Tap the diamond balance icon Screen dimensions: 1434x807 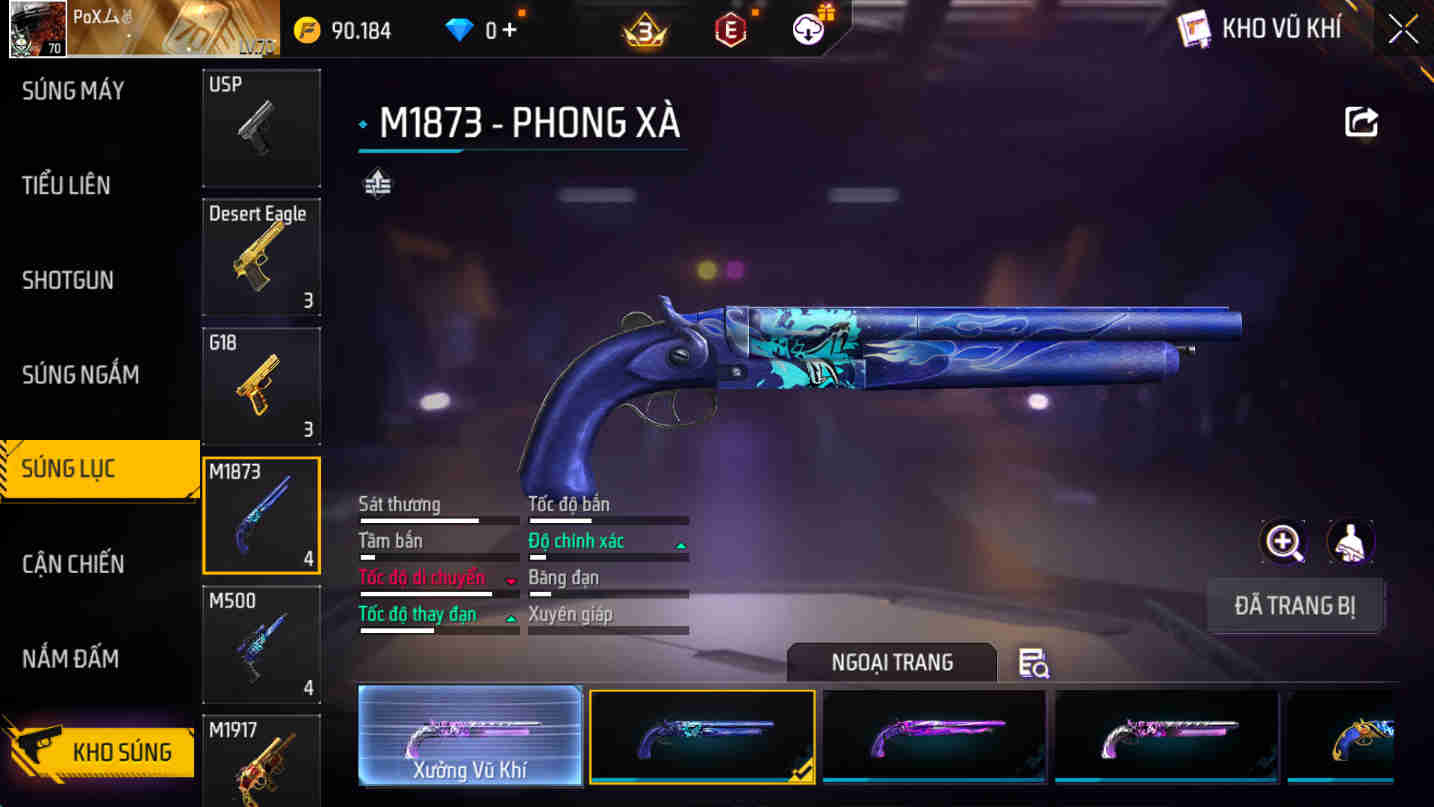coord(456,29)
